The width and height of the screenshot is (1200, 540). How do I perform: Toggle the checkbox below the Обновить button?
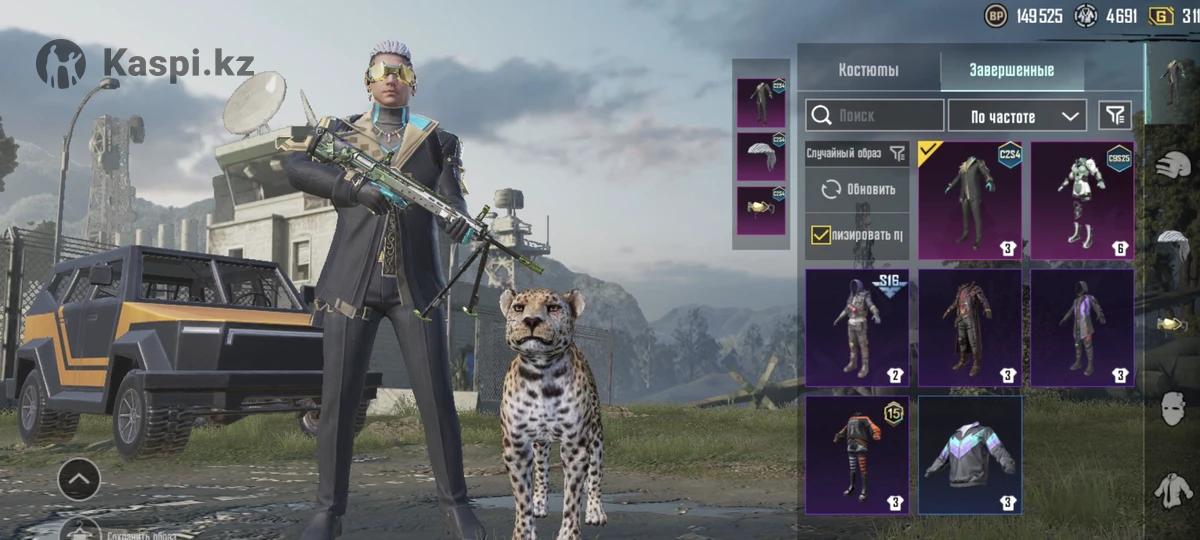click(821, 235)
